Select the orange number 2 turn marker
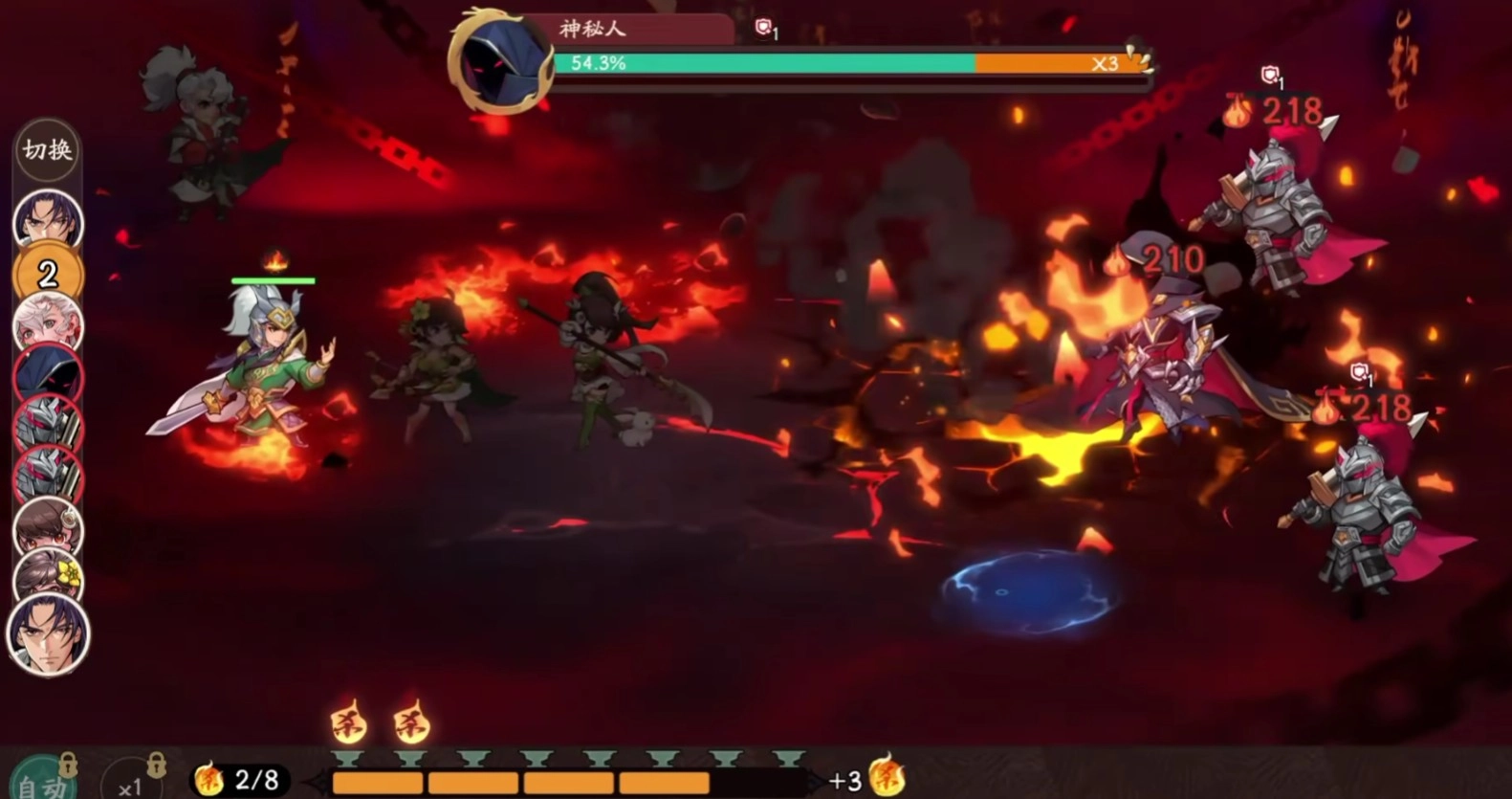The width and height of the screenshot is (1512, 799). pos(47,274)
